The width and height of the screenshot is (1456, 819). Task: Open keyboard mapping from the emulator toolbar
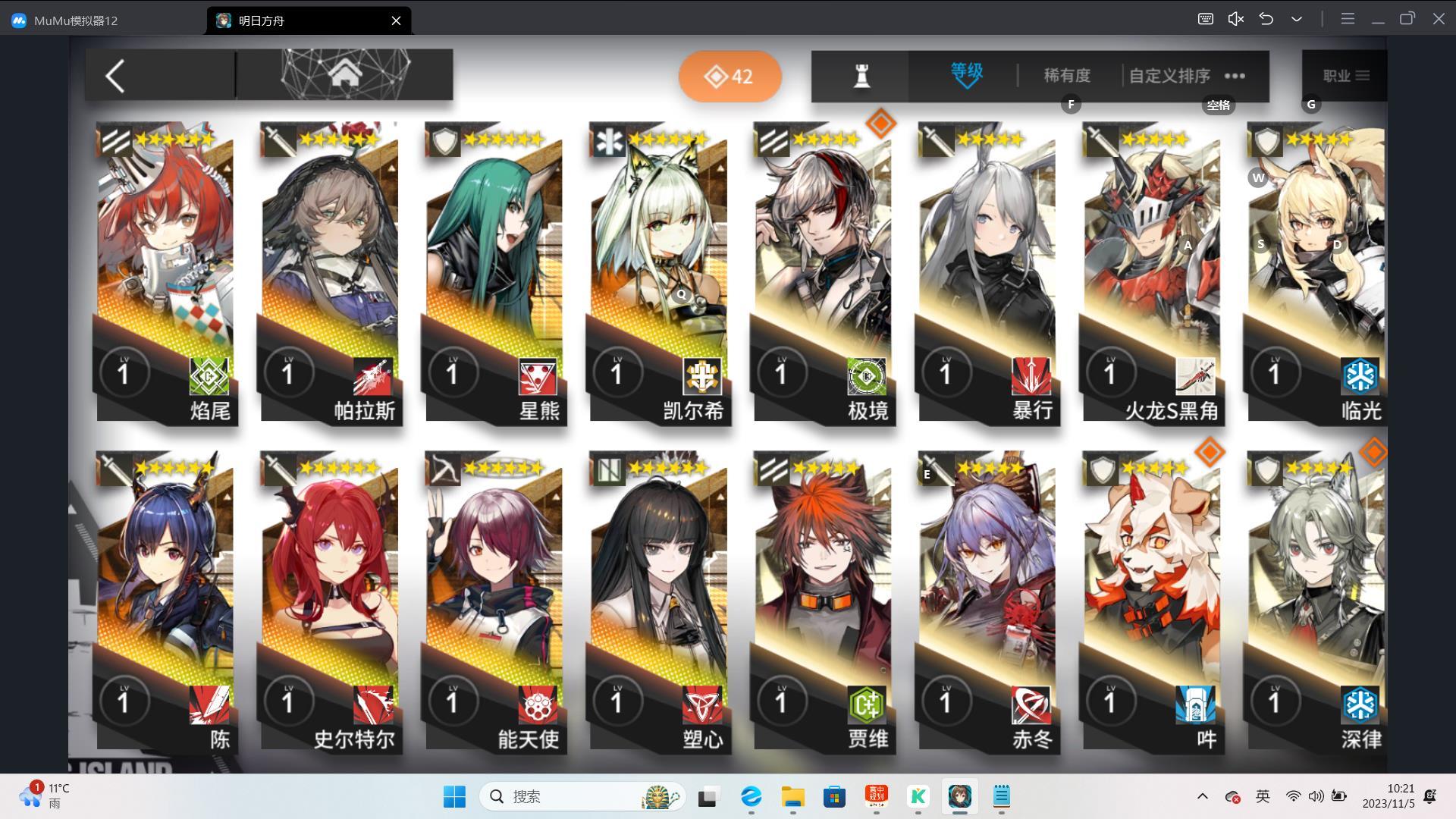point(1206,19)
